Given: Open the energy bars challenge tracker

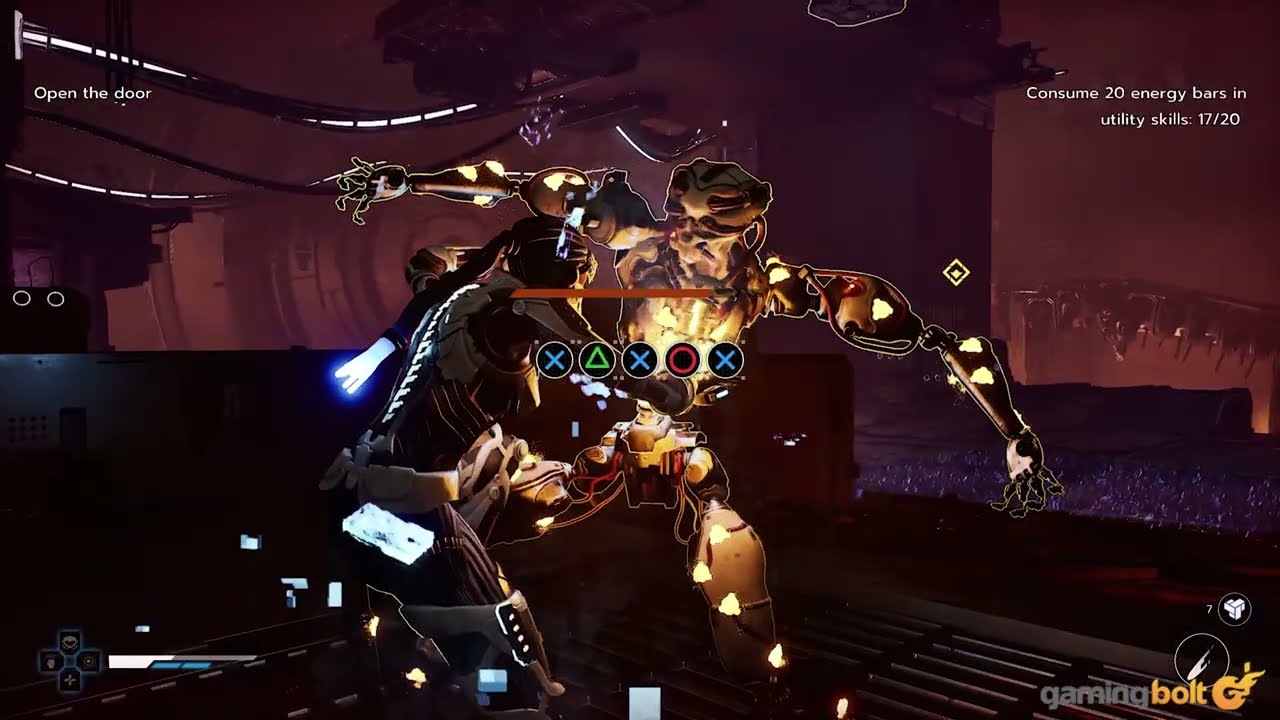Looking at the screenshot, I should (1136, 106).
